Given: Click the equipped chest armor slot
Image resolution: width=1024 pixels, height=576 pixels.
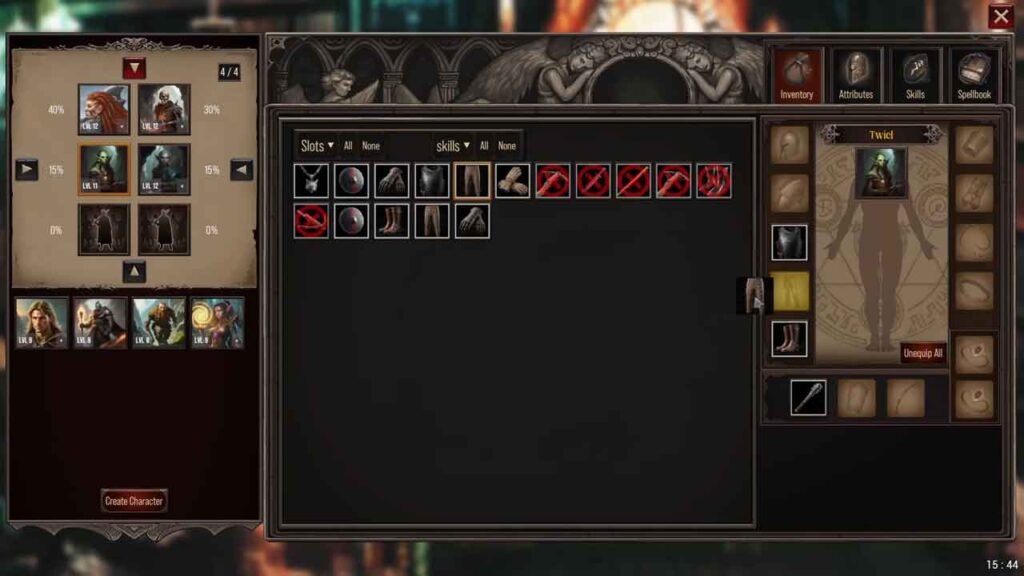Looking at the screenshot, I should 789,243.
